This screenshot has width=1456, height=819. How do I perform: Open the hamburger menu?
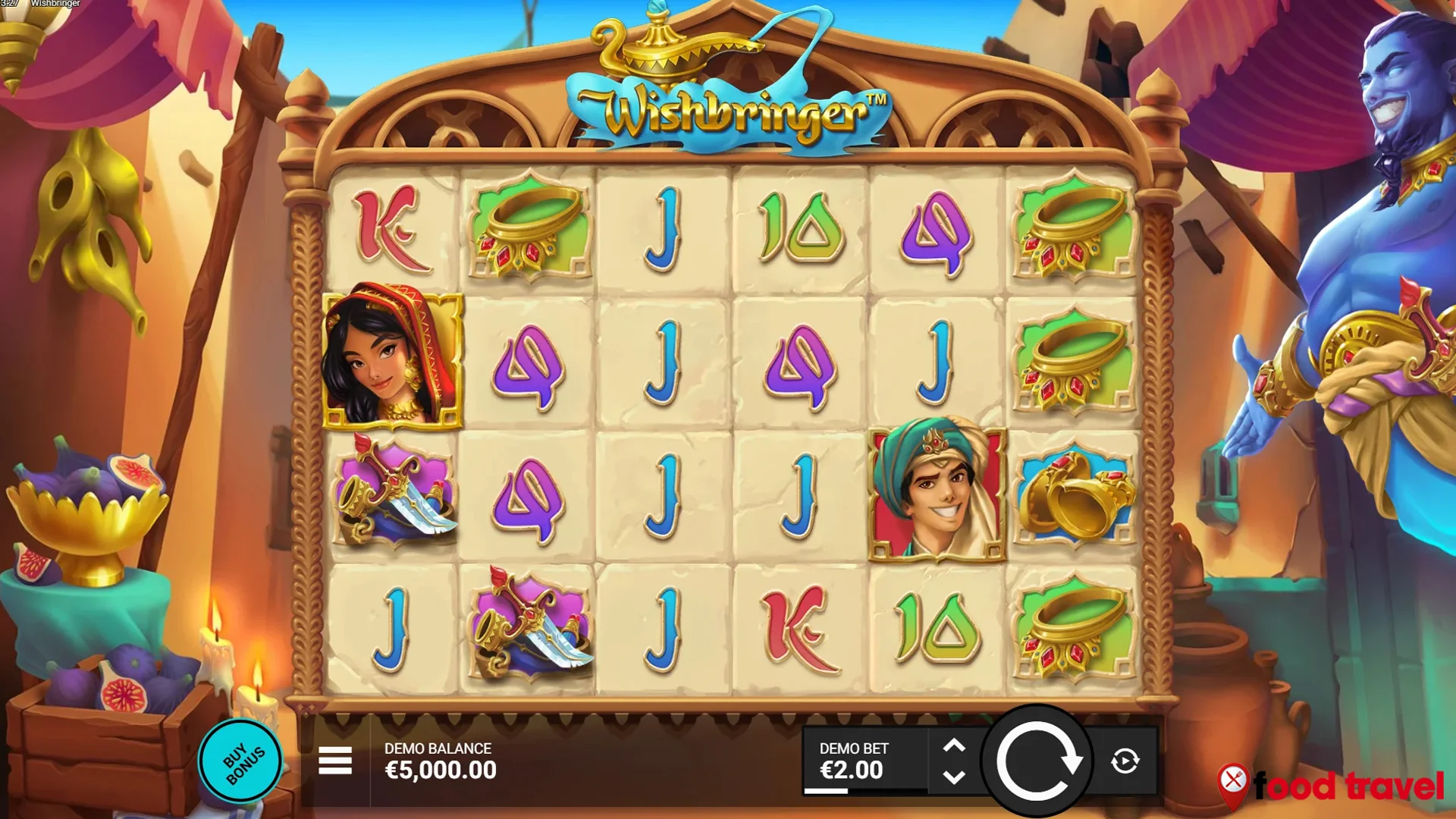pyautogui.click(x=334, y=760)
